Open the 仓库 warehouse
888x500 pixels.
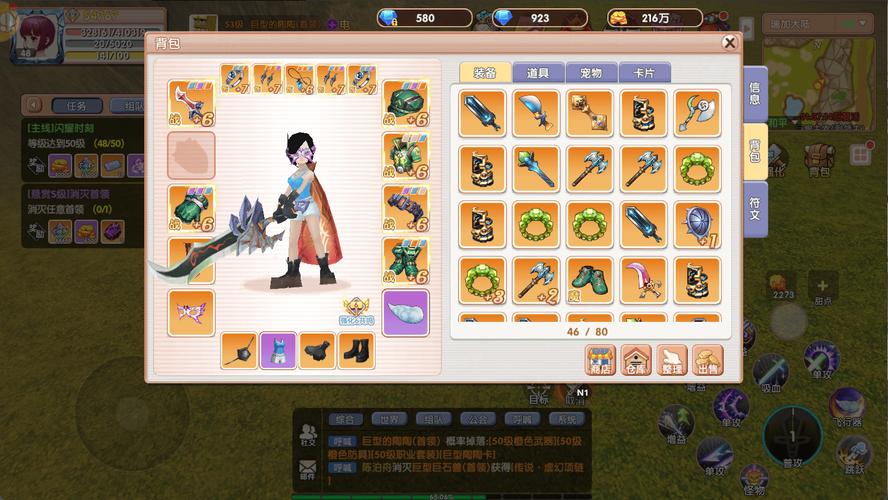coord(636,360)
